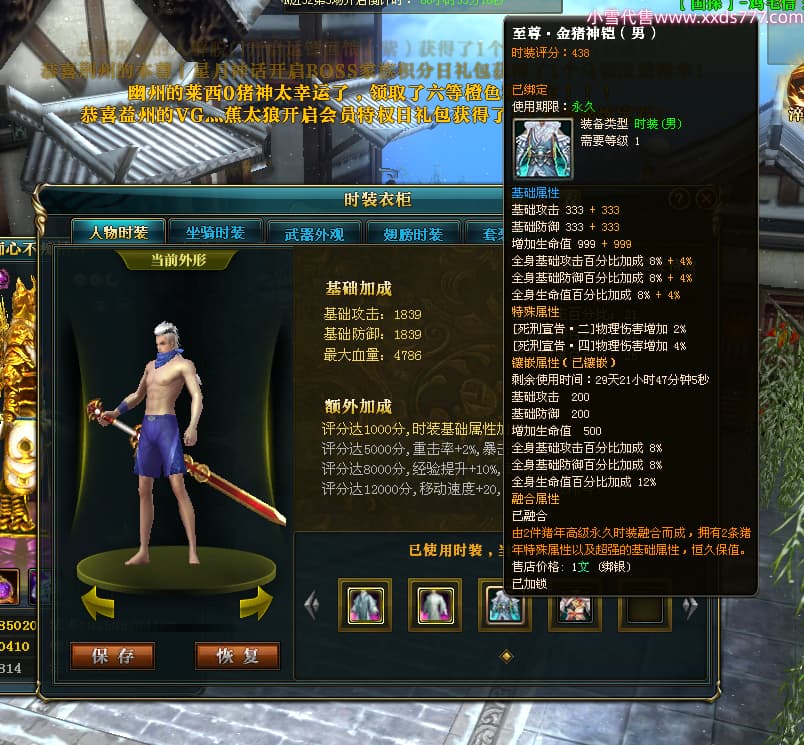Image resolution: width=804 pixels, height=745 pixels.
Task: Page costume list right with grey arrow
Action: click(x=689, y=605)
